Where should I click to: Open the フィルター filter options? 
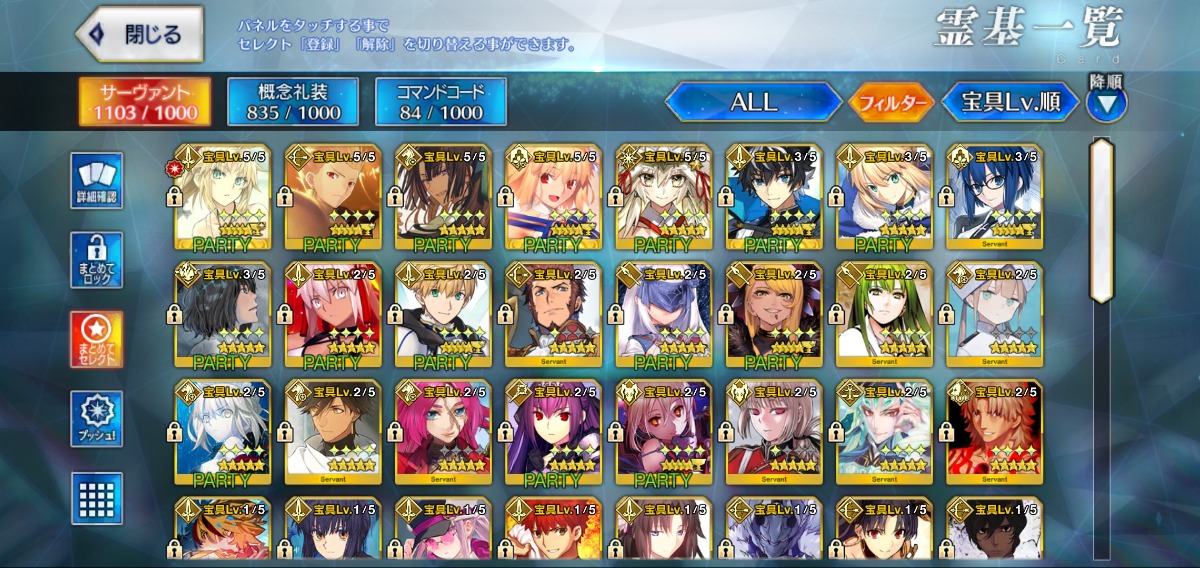point(892,102)
